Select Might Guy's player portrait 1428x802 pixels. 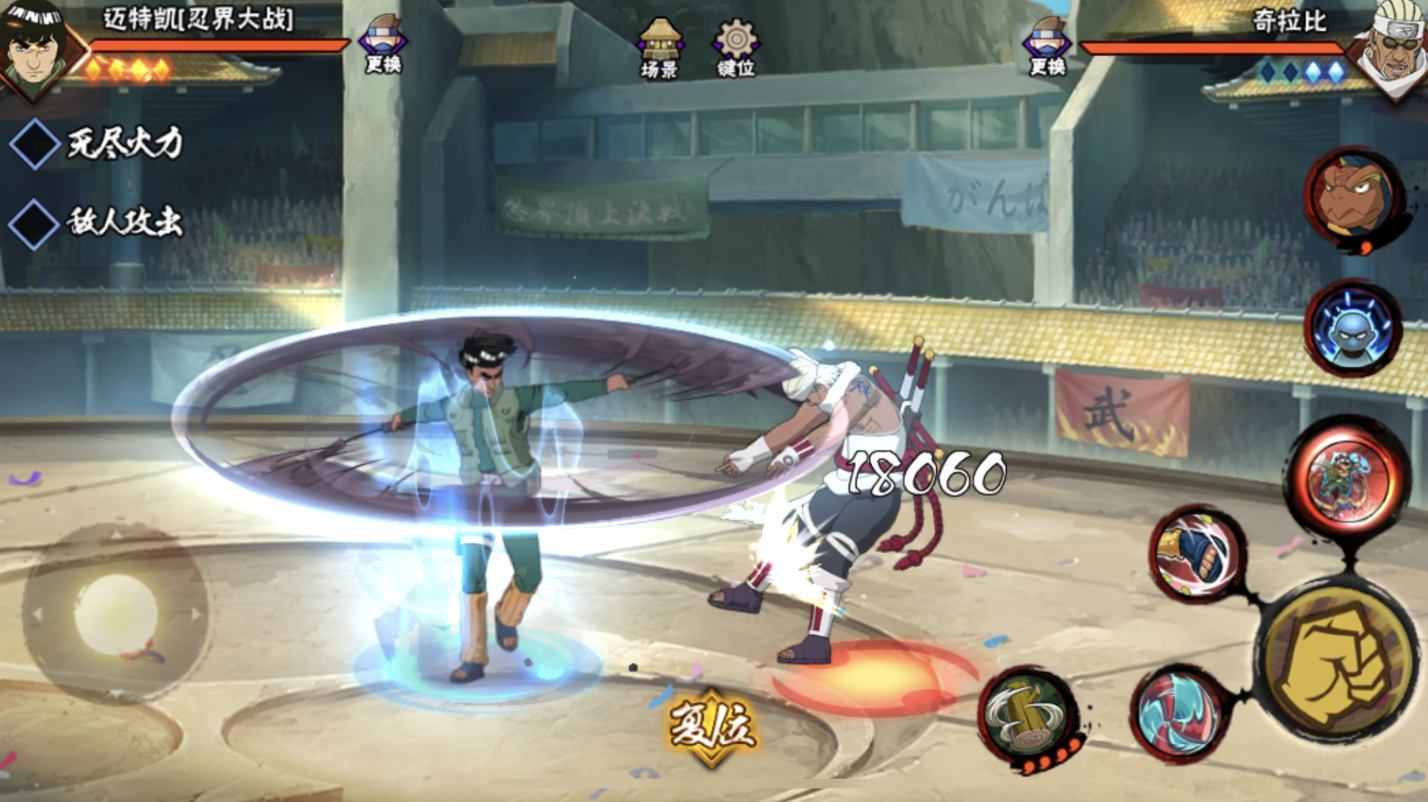point(36,47)
